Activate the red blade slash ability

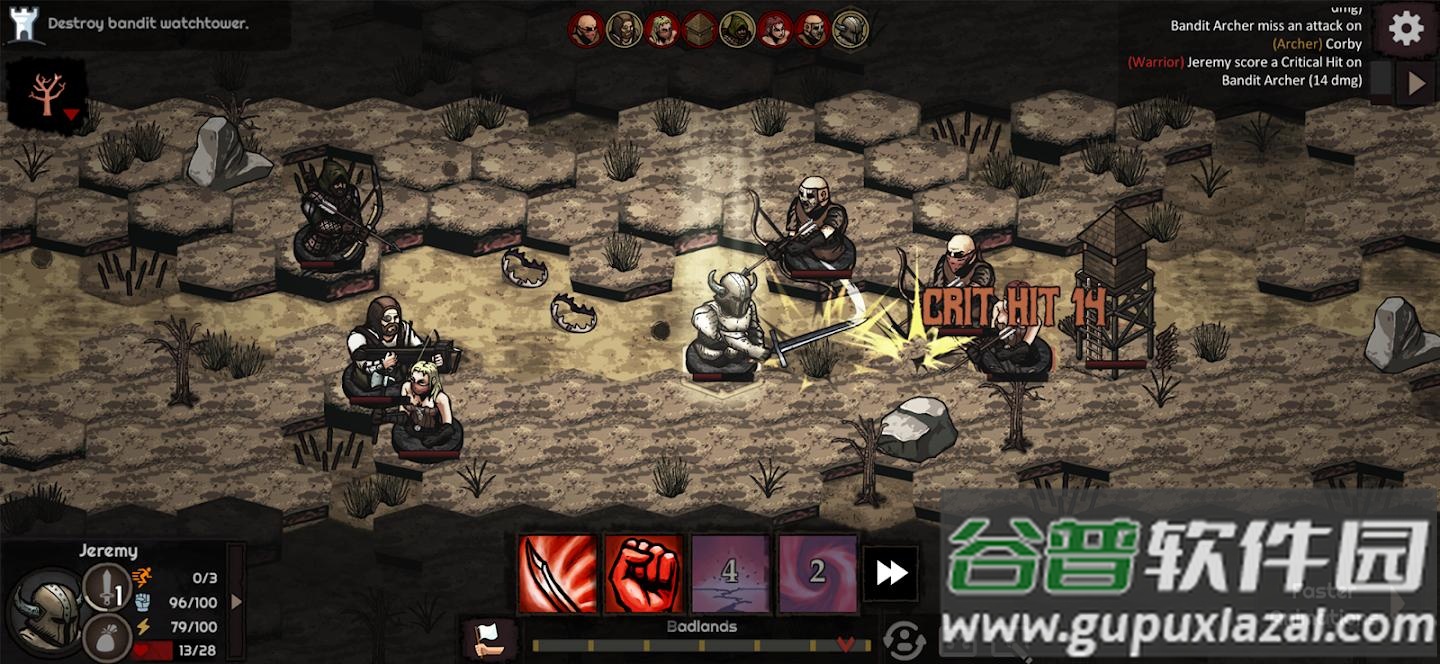557,573
